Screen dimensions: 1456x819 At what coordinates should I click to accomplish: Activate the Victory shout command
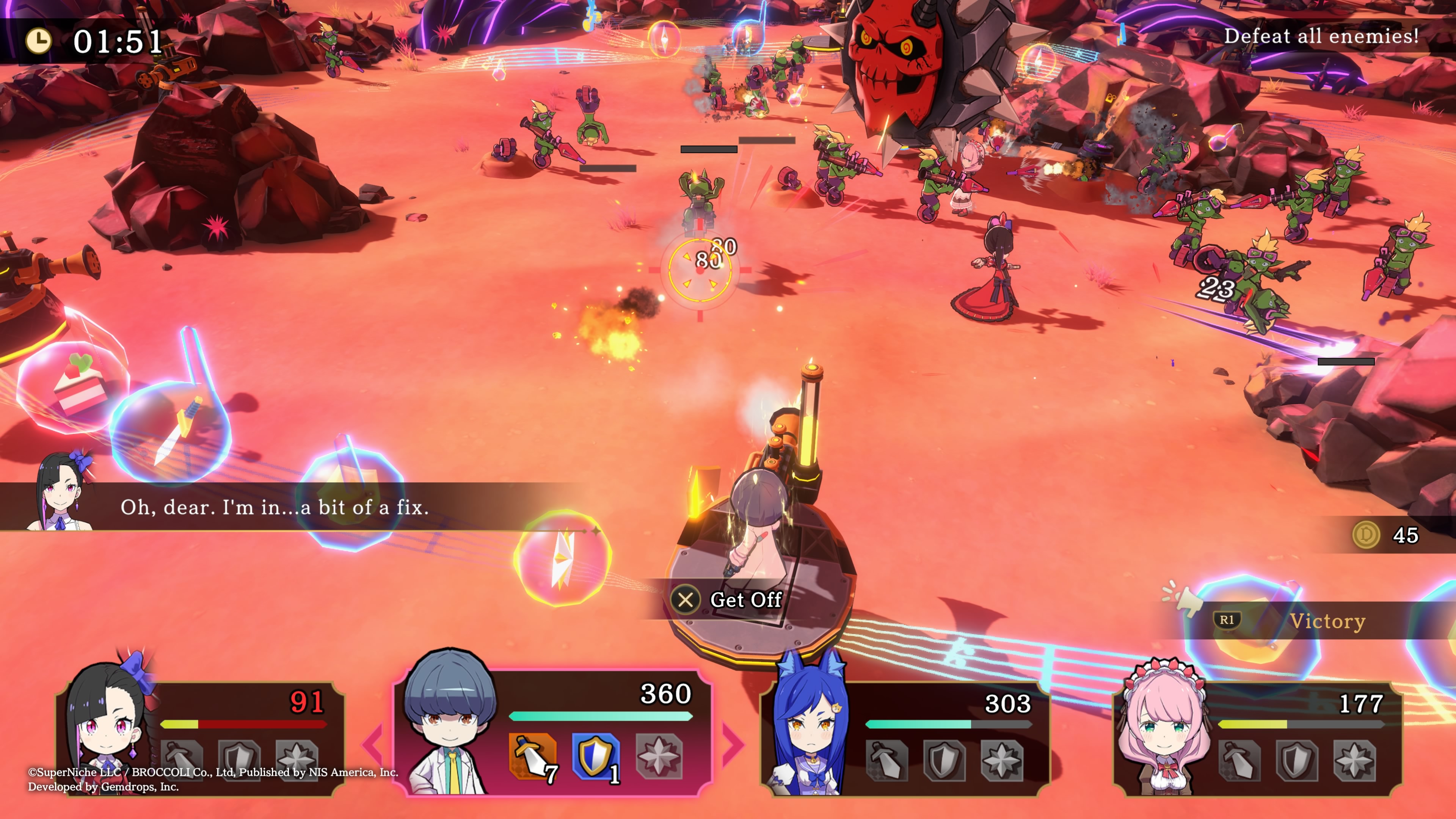click(1326, 621)
